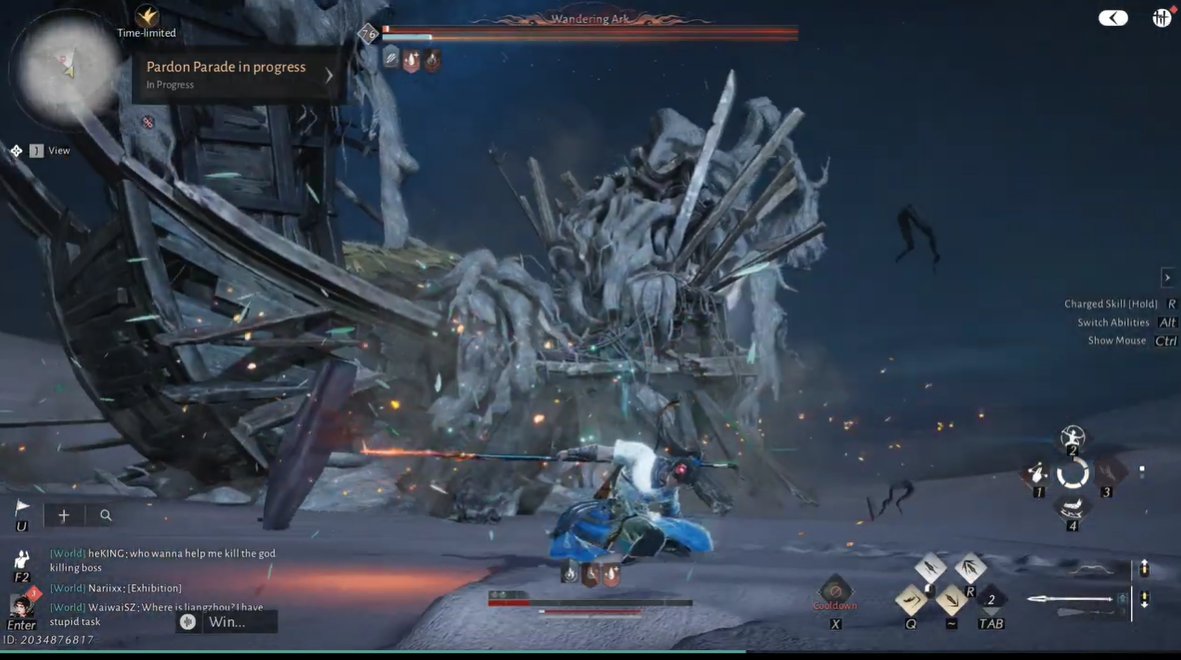Image resolution: width=1181 pixels, height=660 pixels.
Task: Click the white flag icon
Action: click(x=22, y=510)
